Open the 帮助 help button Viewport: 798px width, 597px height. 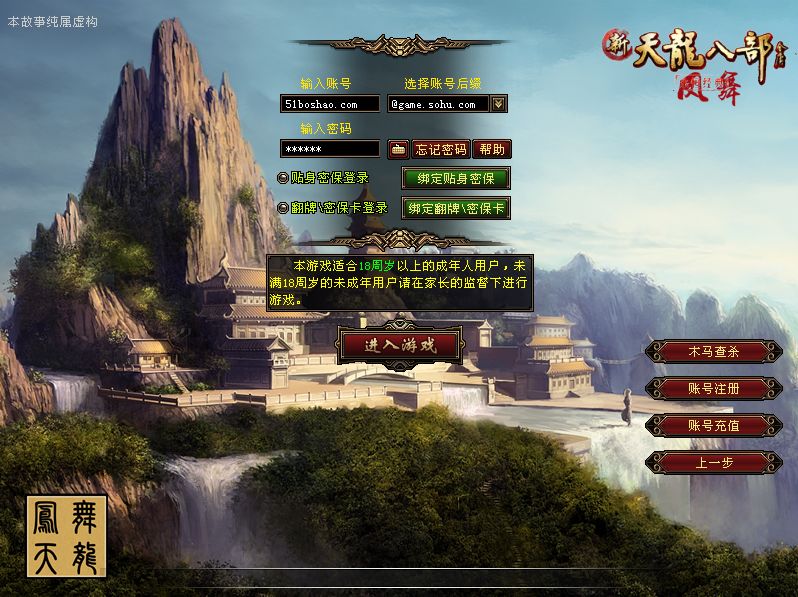[491, 149]
